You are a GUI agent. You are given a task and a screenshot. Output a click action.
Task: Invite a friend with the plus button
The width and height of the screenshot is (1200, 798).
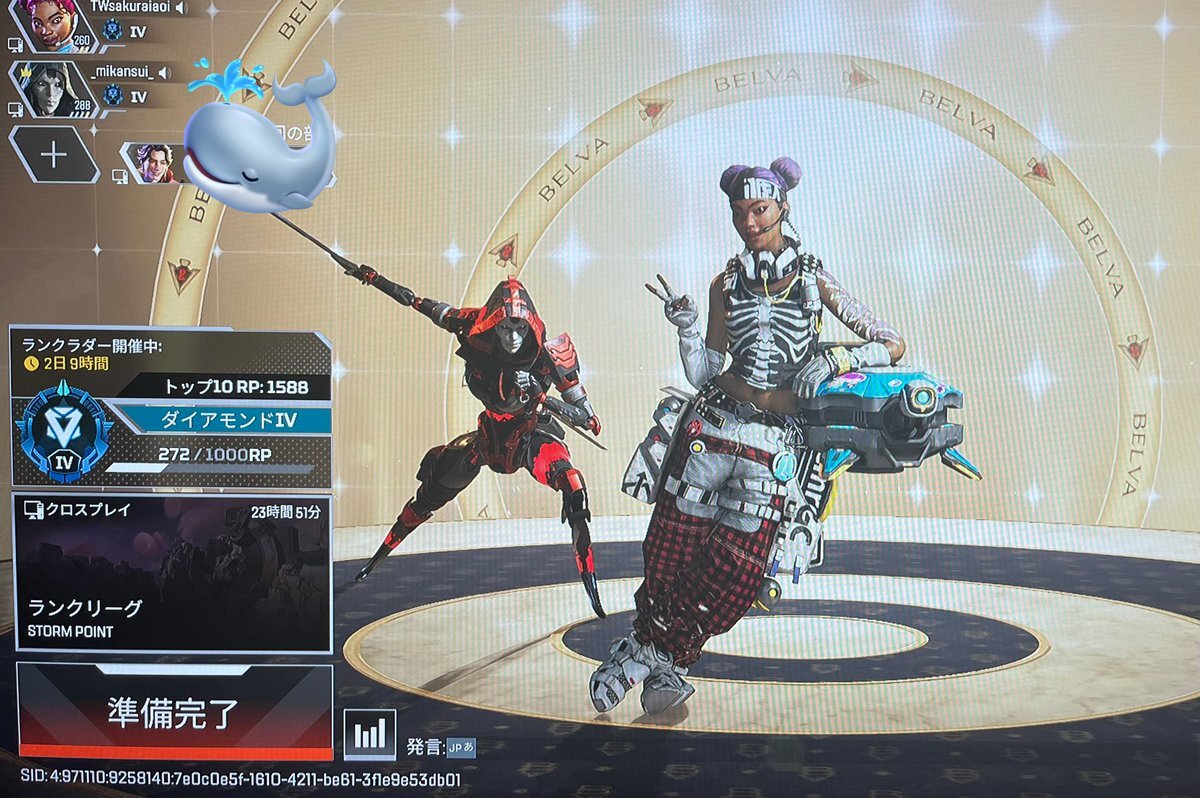point(53,154)
